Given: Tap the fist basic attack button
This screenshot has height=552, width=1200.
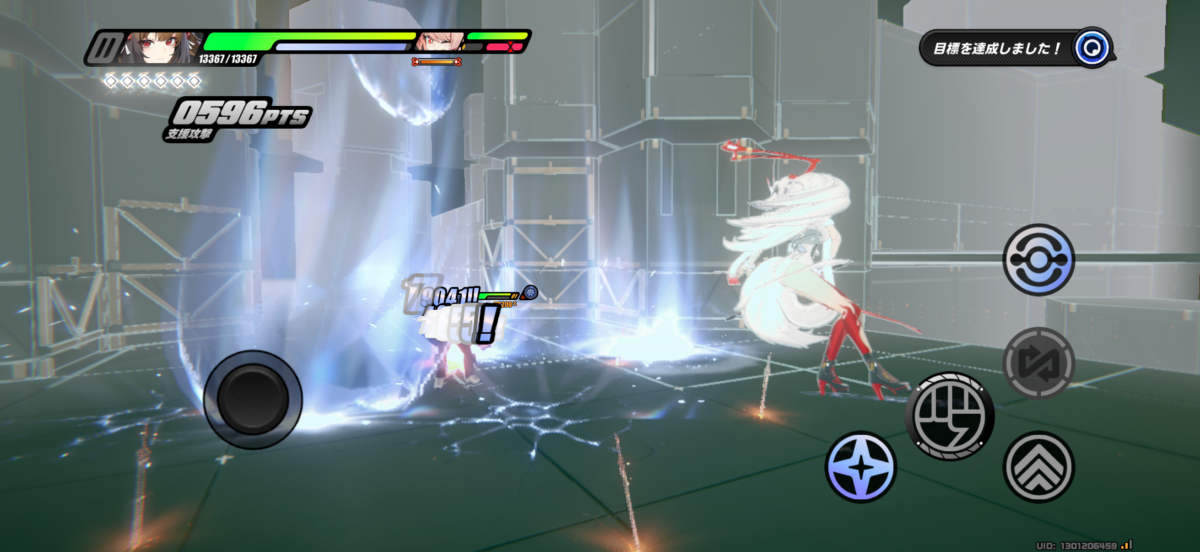Looking at the screenshot, I should pyautogui.click(x=950, y=415).
